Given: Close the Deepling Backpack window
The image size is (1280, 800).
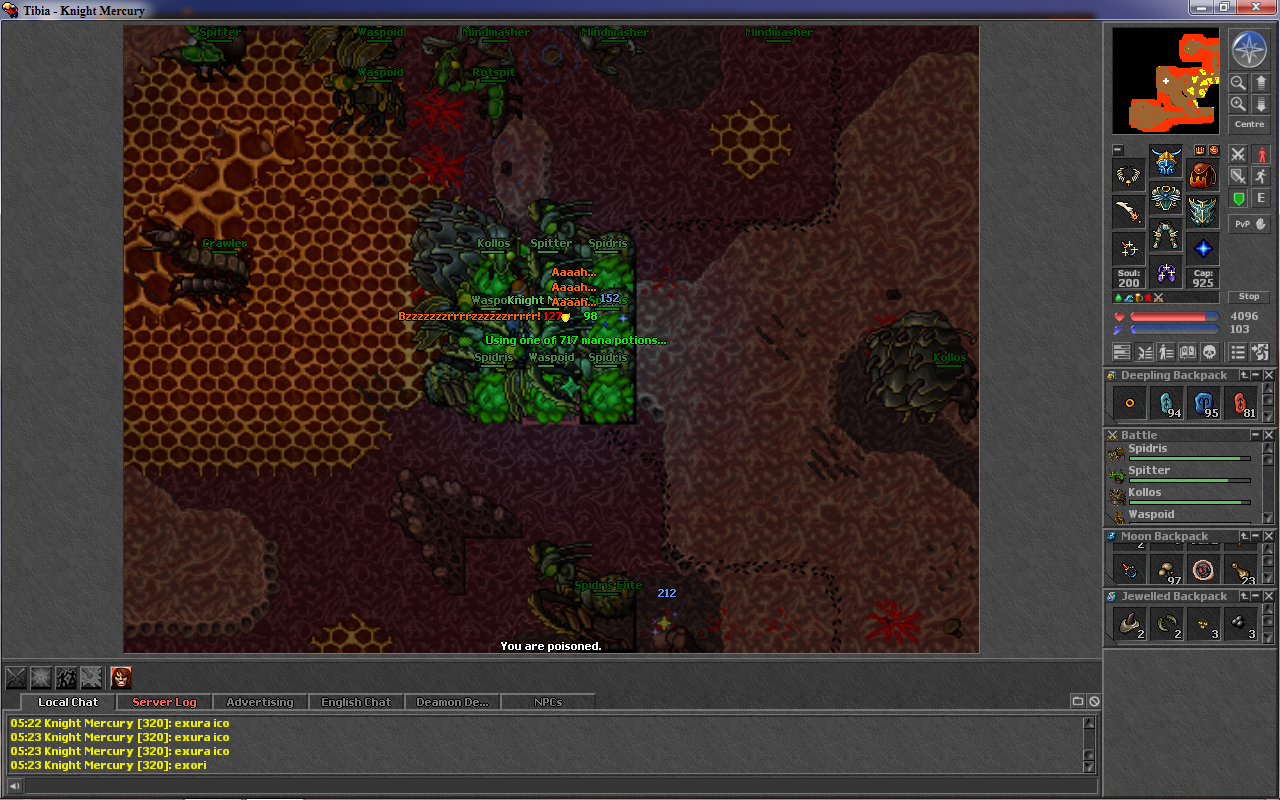Looking at the screenshot, I should pos(1269,375).
